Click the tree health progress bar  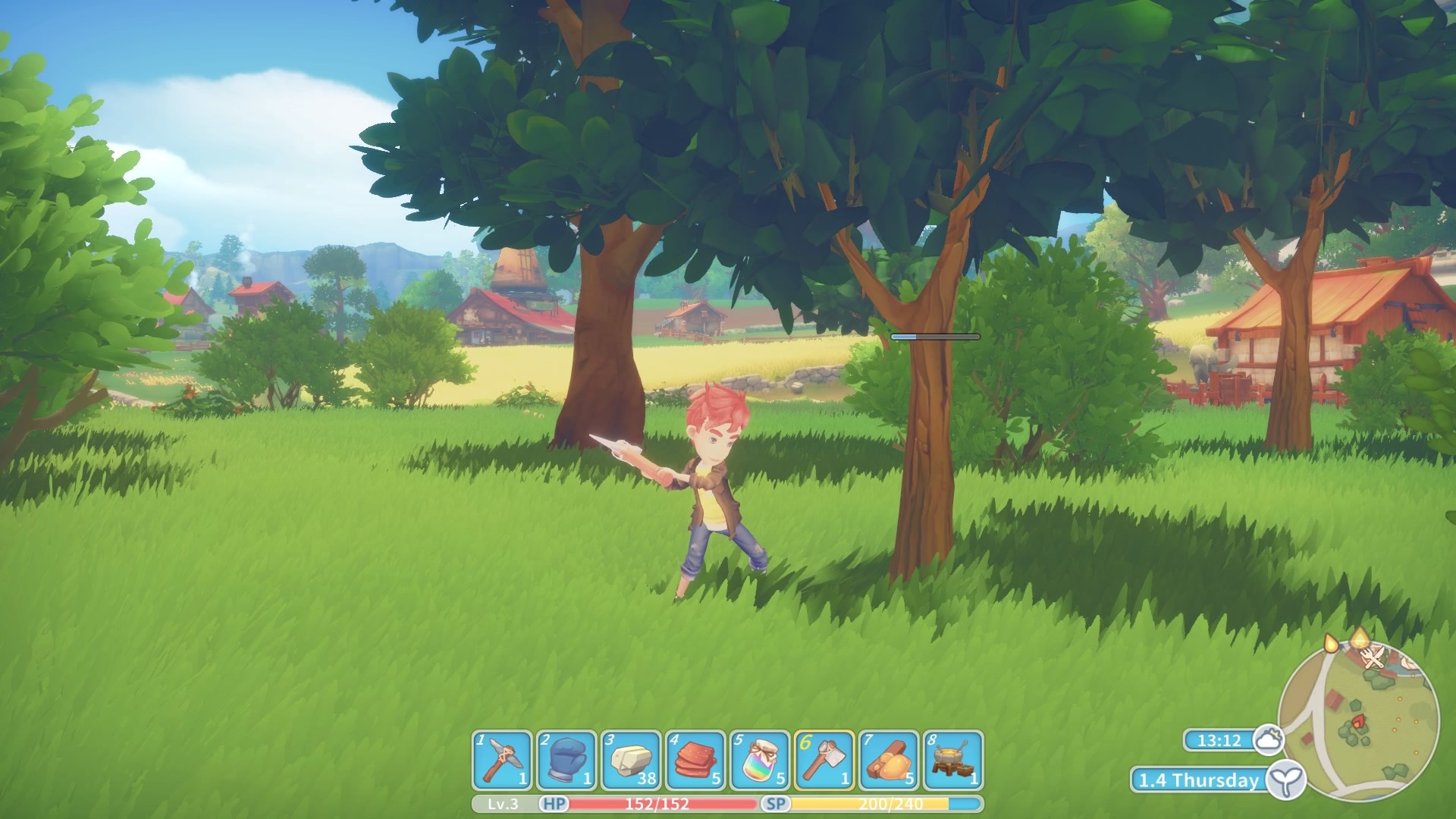pyautogui.click(x=935, y=337)
